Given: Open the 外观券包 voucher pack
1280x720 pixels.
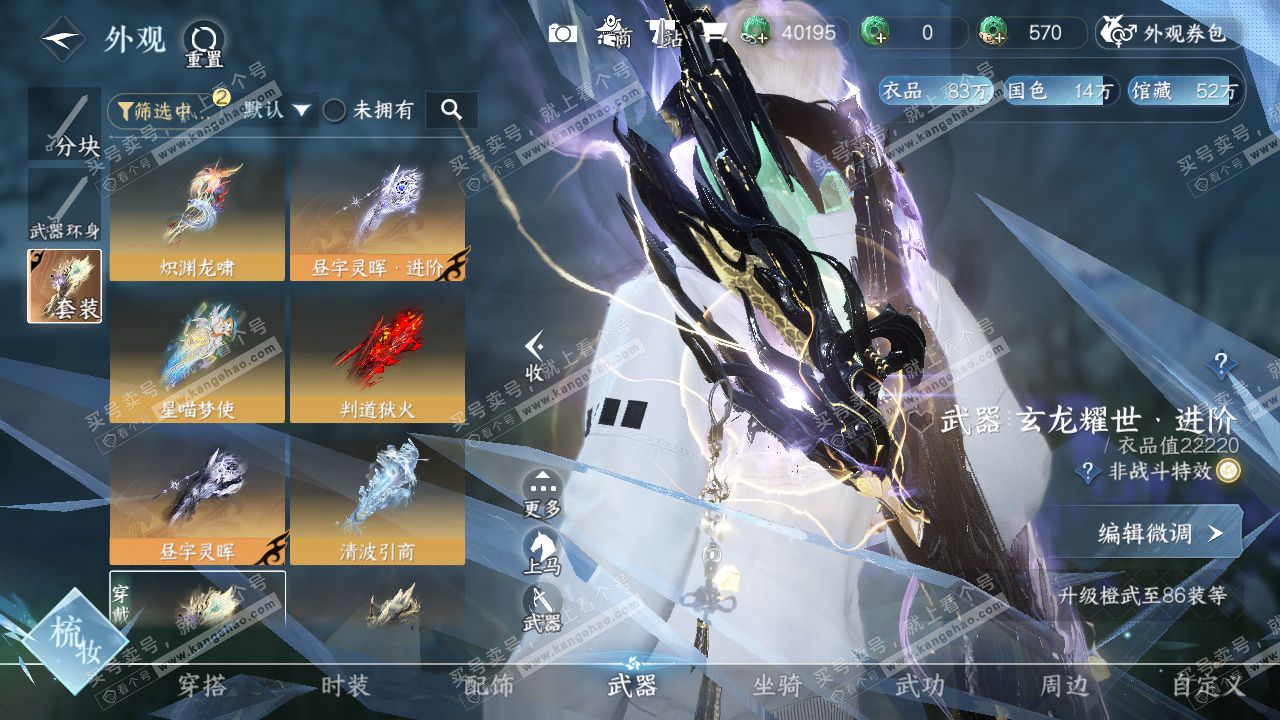Looking at the screenshot, I should click(1170, 33).
